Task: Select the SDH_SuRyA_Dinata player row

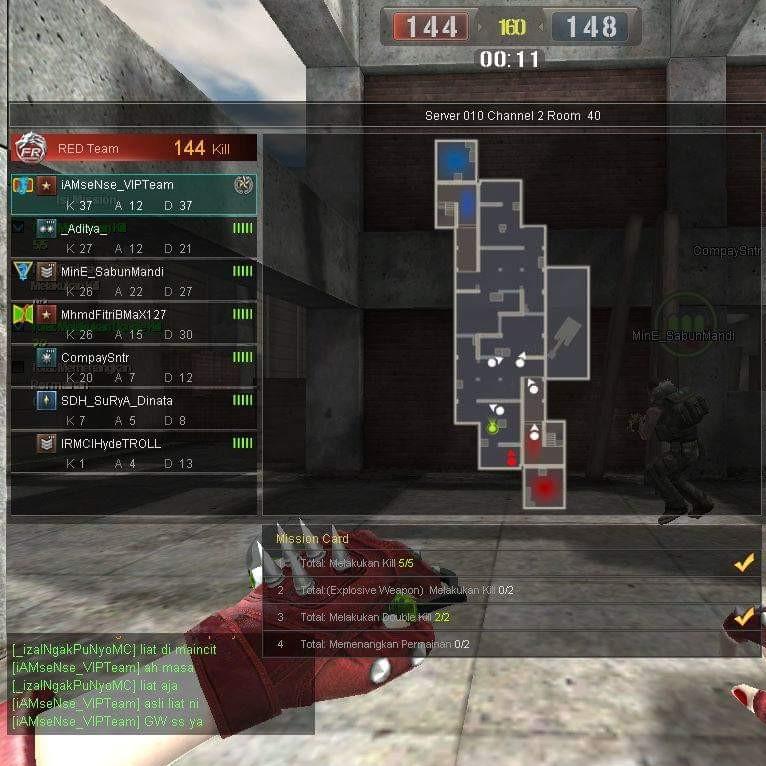Action: click(x=133, y=410)
